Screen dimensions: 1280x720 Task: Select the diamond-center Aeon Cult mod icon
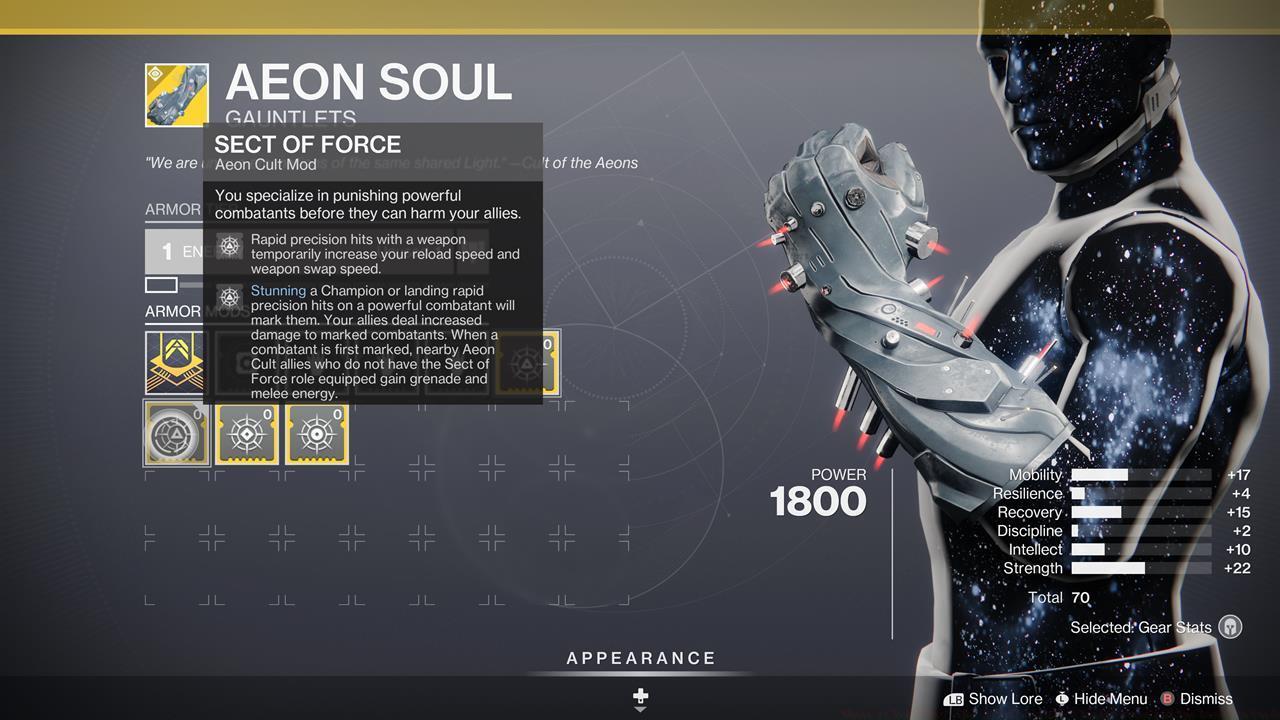pos(246,433)
